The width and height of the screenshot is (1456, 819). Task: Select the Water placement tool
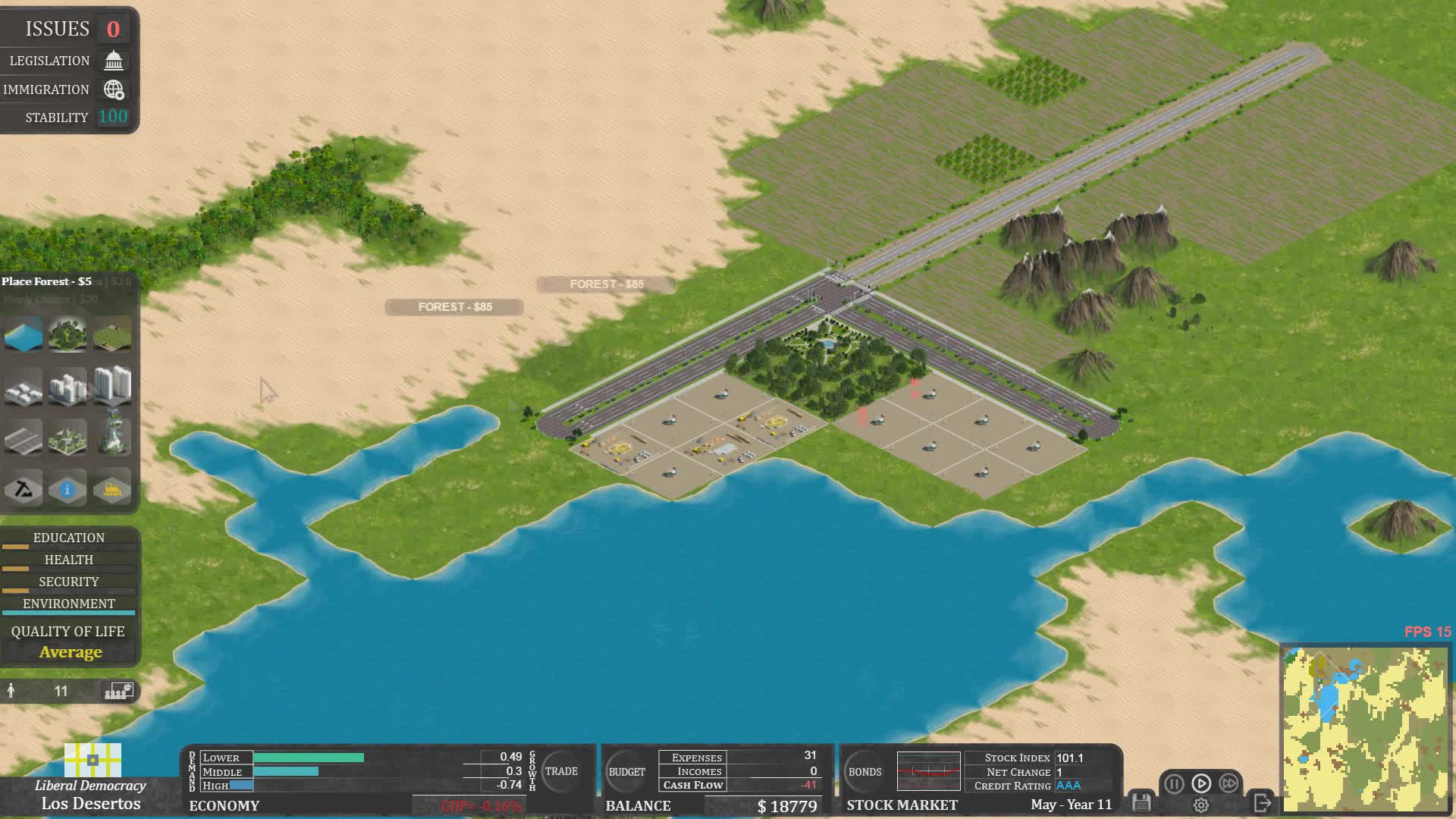(23, 334)
